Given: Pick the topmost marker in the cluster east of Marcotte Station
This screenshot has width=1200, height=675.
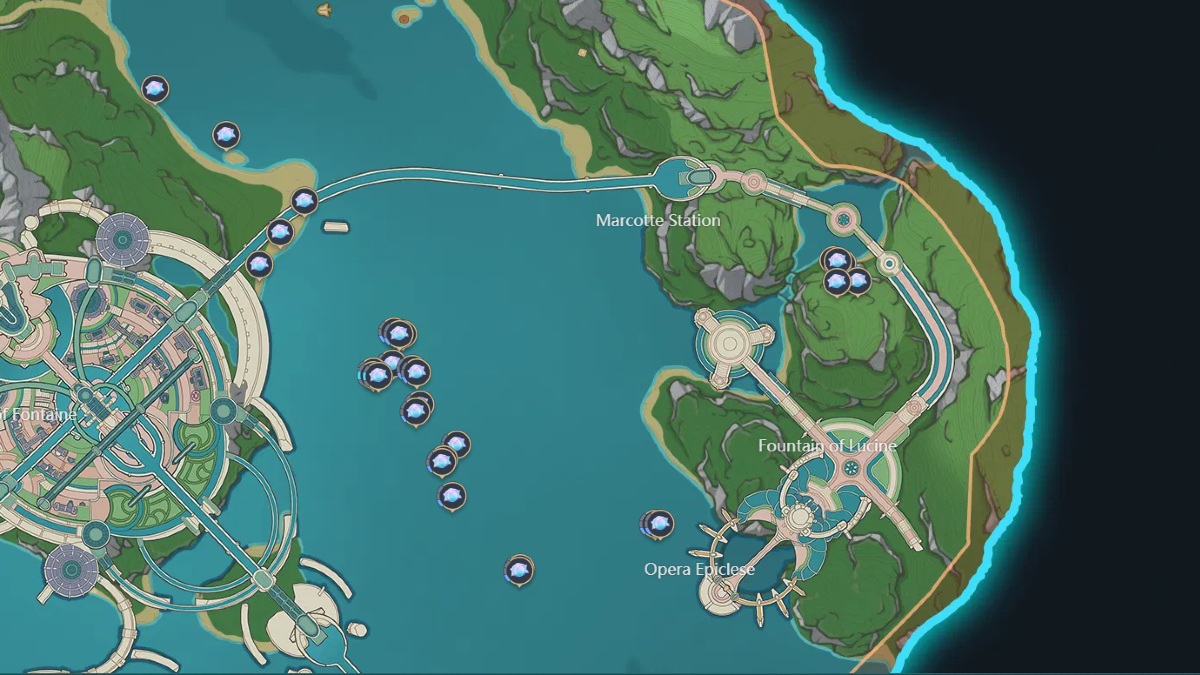Looking at the screenshot, I should coord(837,260).
